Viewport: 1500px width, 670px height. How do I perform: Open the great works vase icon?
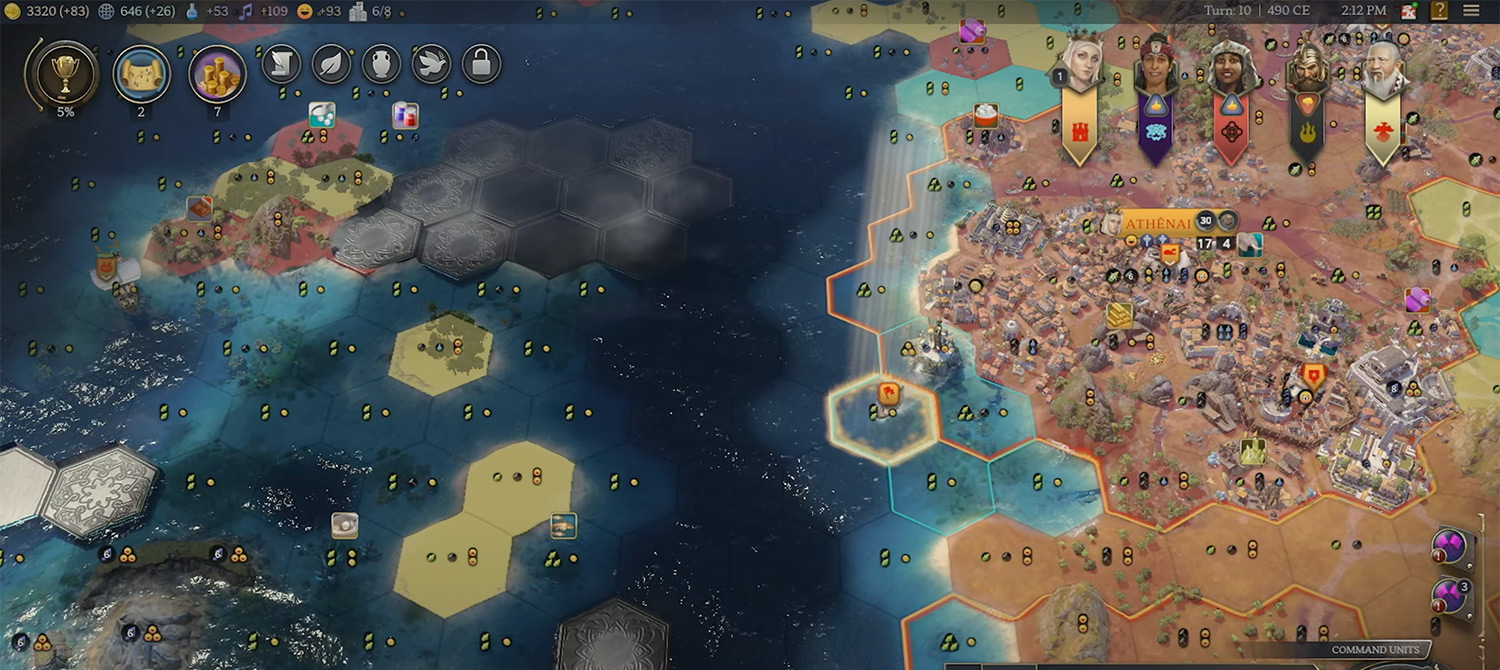tap(381, 64)
